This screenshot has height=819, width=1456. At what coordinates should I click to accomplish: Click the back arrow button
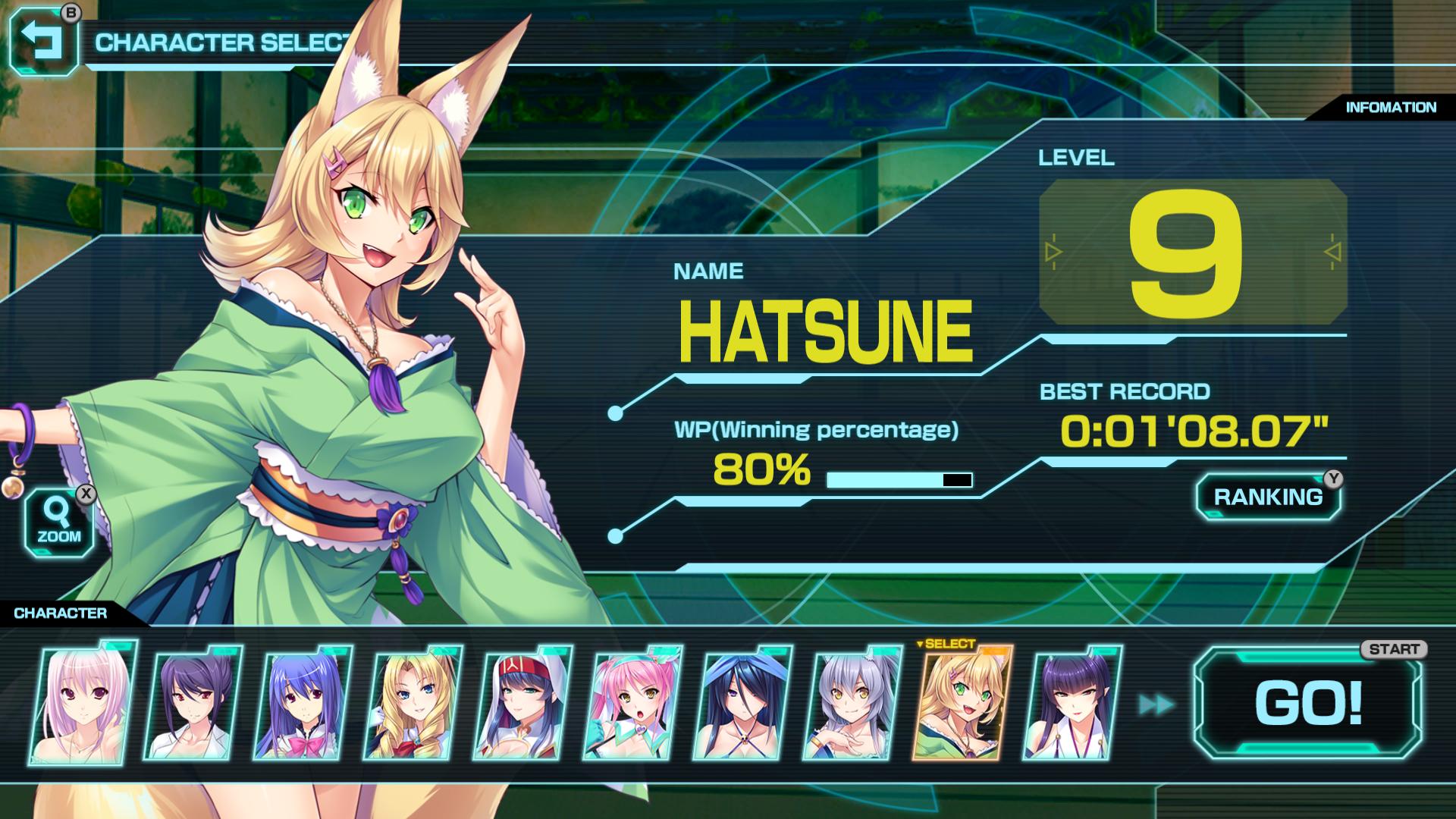tap(43, 42)
